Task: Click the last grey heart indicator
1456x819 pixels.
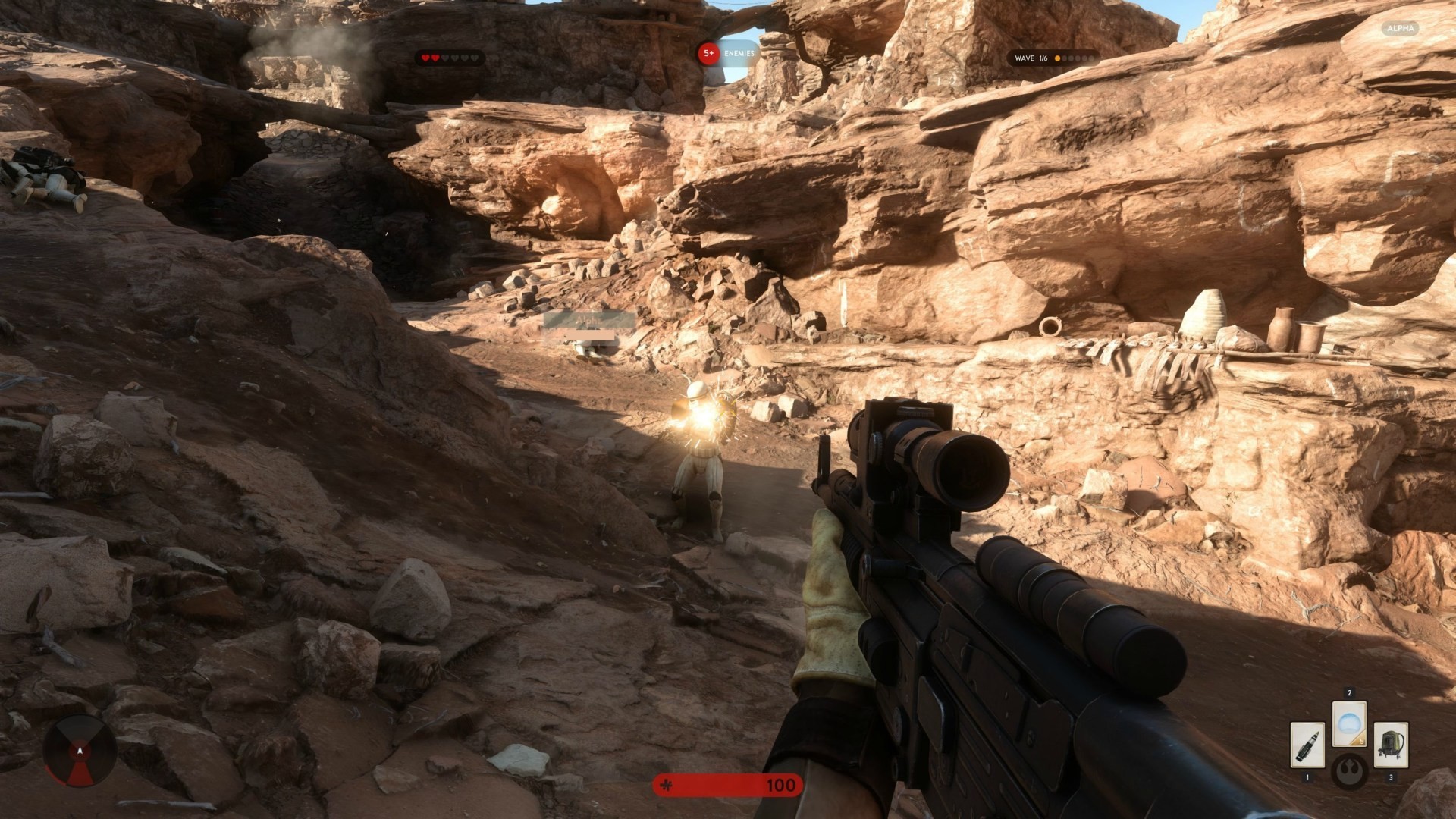Action: click(x=474, y=57)
